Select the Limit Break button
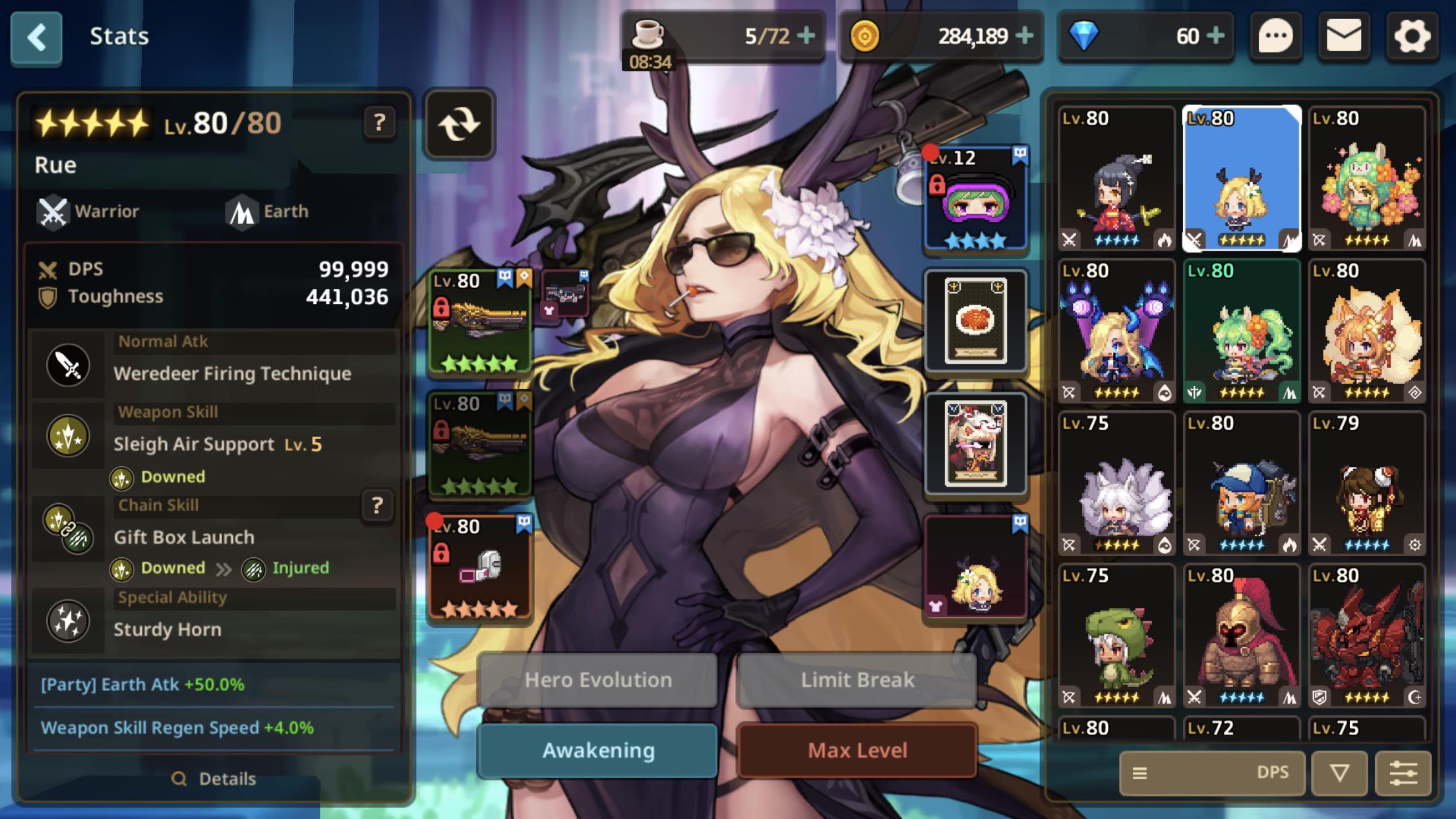This screenshot has height=819, width=1456. click(x=857, y=680)
